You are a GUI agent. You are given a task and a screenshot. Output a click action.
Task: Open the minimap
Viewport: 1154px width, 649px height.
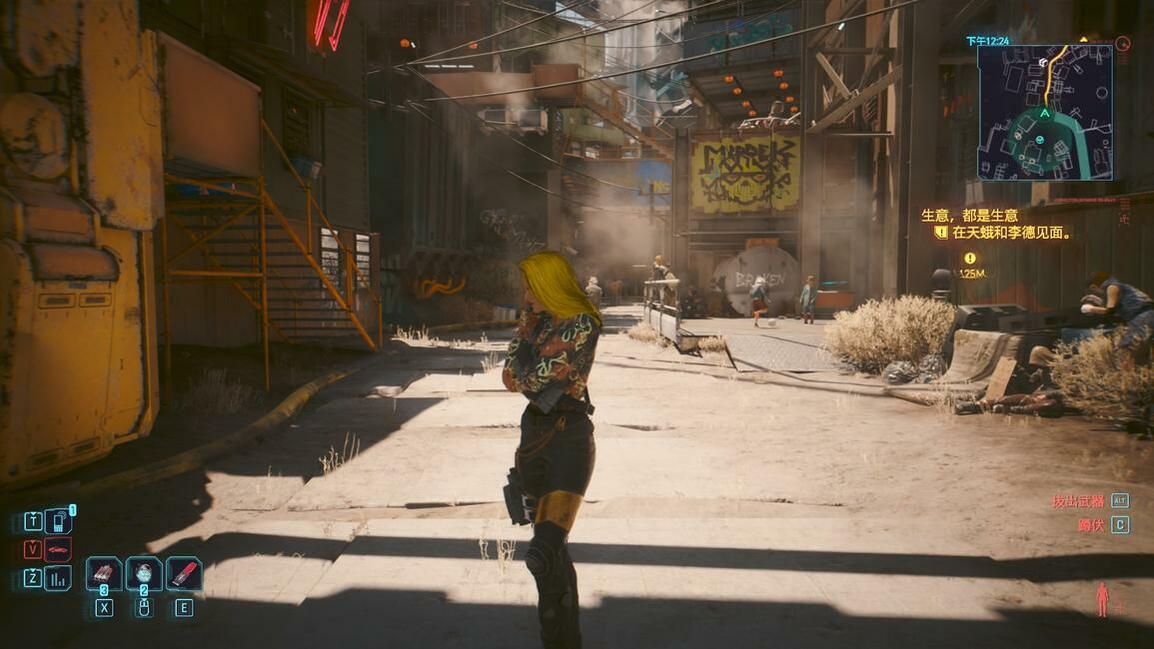[x=1045, y=112]
